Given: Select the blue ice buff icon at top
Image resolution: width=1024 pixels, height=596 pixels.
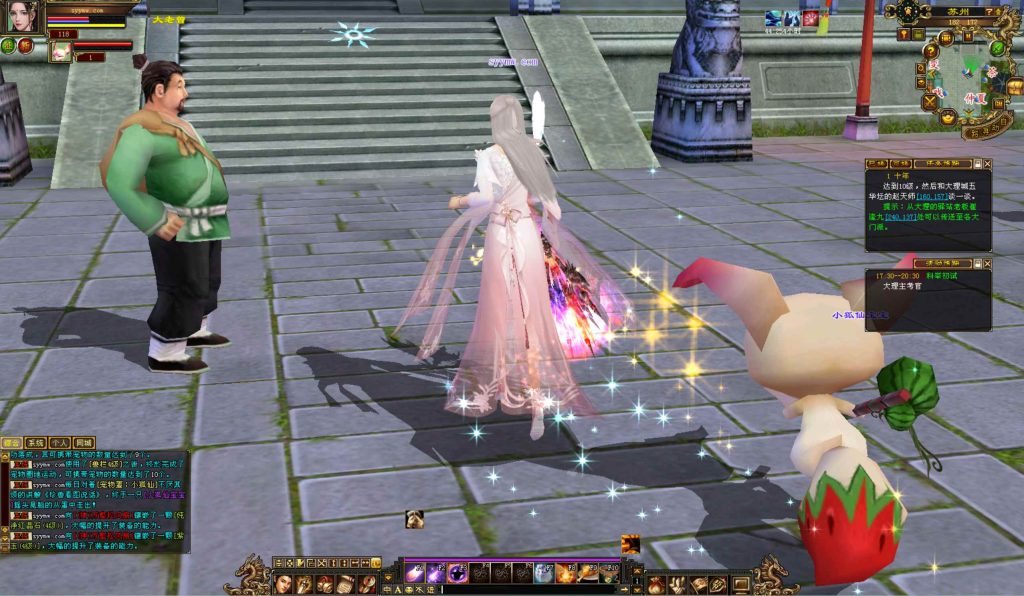Looking at the screenshot, I should [773, 18].
